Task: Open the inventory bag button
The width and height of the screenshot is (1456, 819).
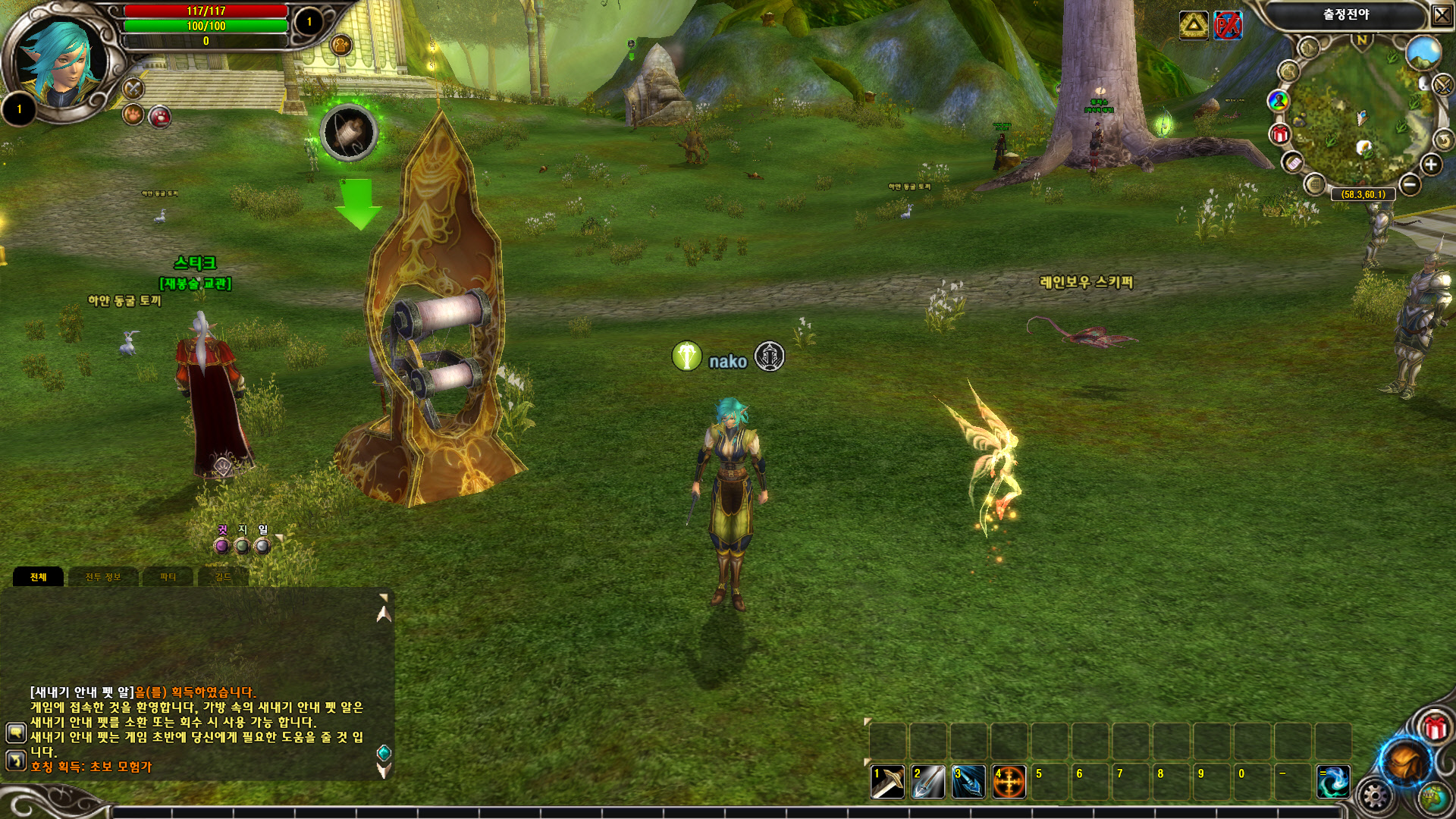Action: [x=1405, y=761]
